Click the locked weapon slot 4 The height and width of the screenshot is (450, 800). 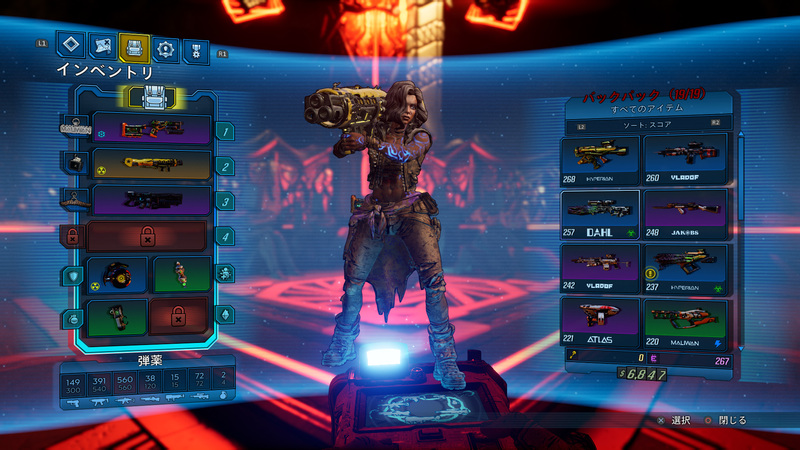[x=147, y=236]
